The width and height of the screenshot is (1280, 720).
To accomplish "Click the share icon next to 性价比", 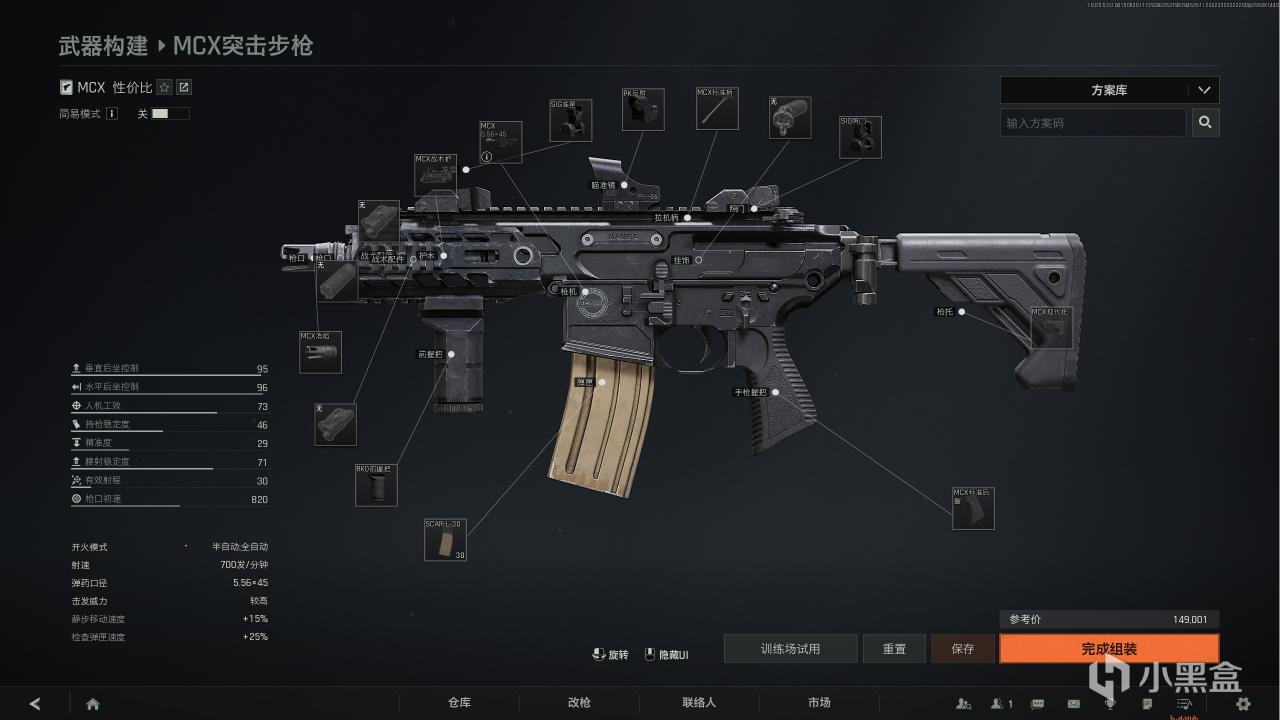I will (184, 88).
